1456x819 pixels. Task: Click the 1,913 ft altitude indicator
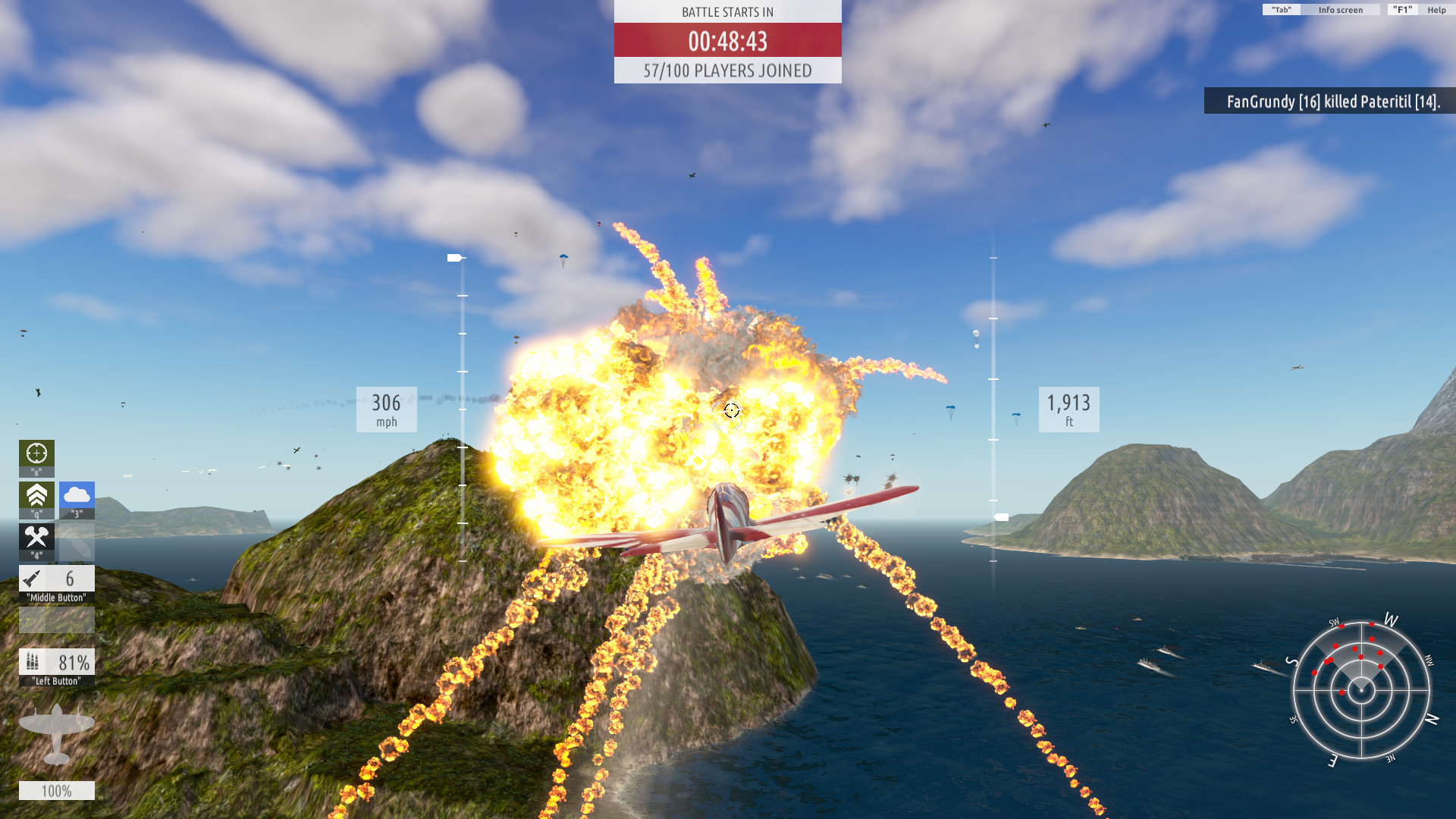[x=1069, y=409]
